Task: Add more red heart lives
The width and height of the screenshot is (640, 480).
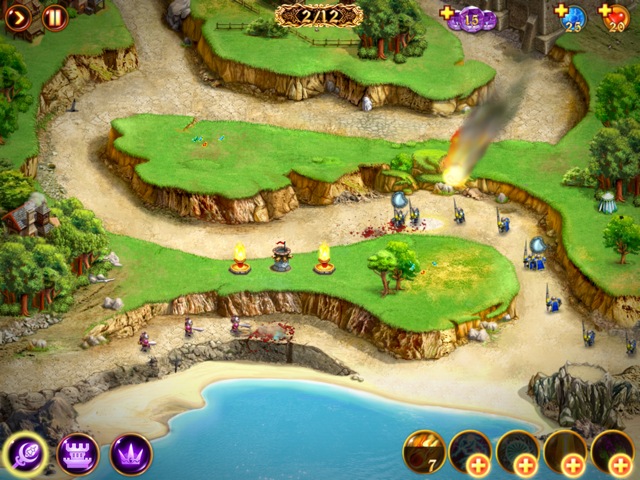Action: point(606,13)
